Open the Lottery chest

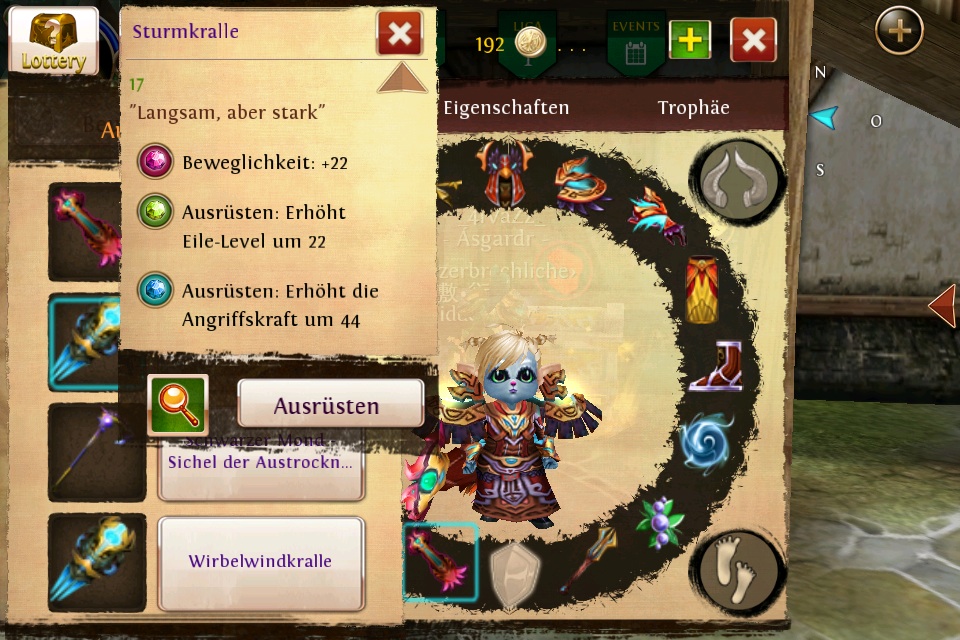[52, 41]
